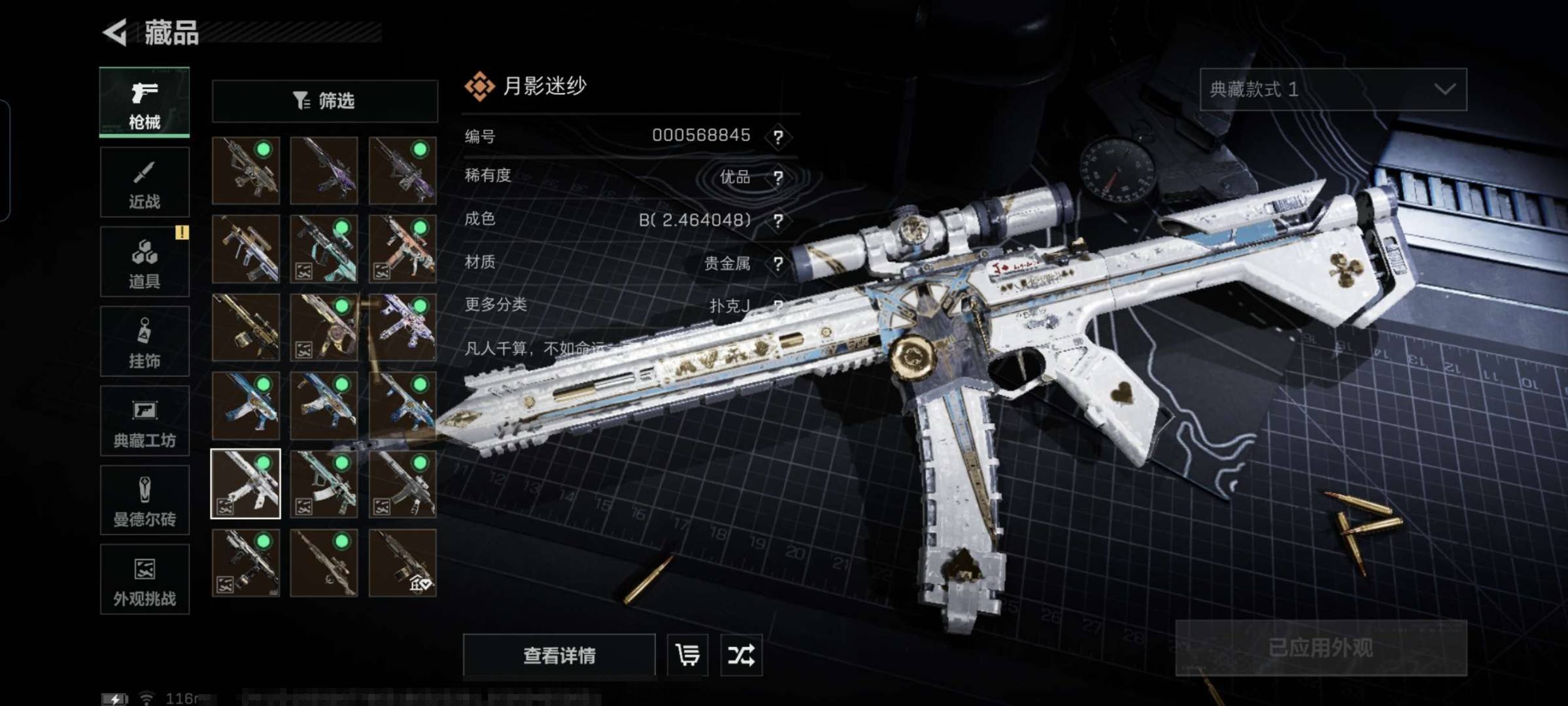The height and width of the screenshot is (706, 1568).
Task: Open the 近战 melee category
Action: click(145, 182)
